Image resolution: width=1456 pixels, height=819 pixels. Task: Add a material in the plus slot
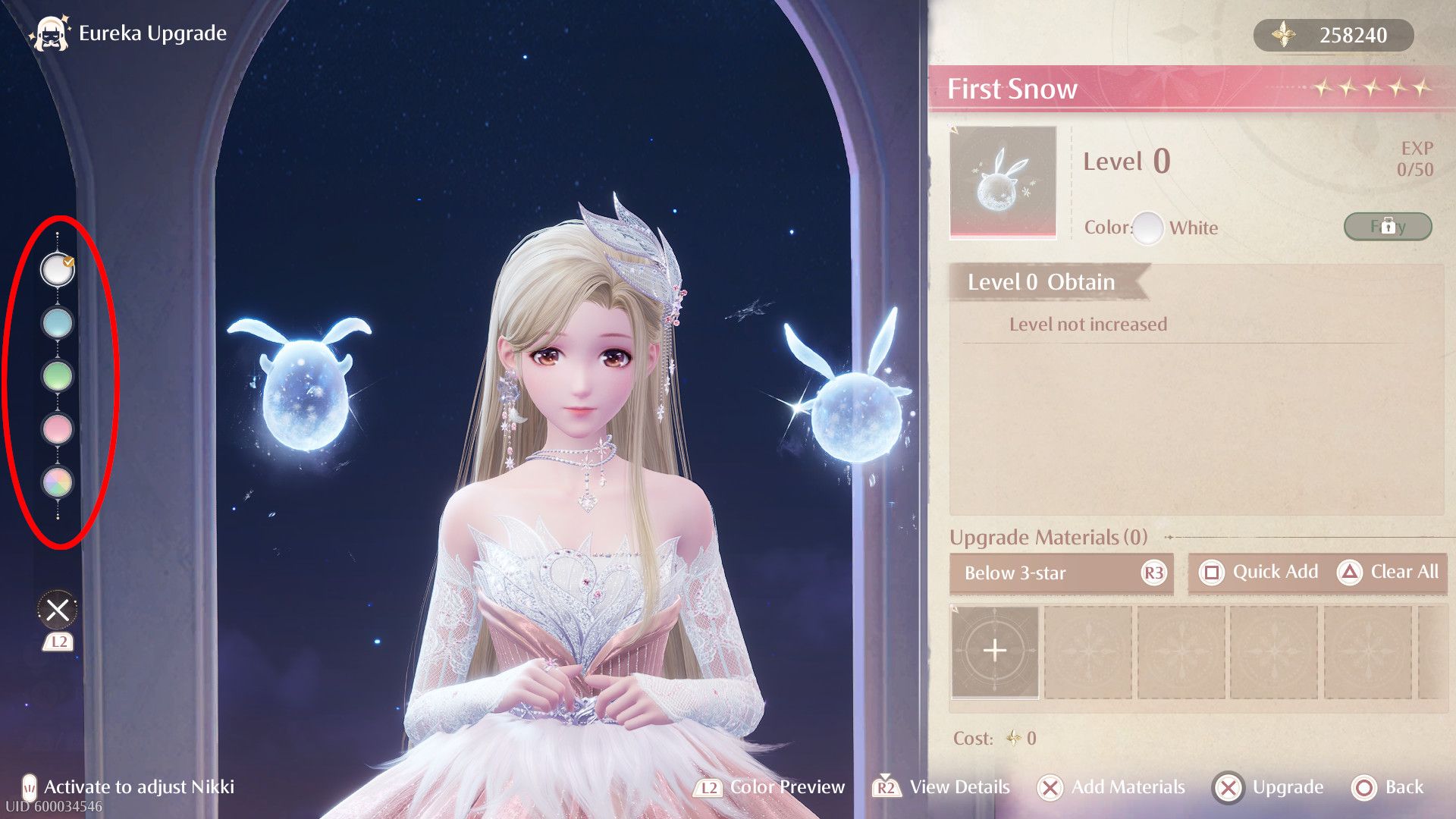(x=995, y=651)
